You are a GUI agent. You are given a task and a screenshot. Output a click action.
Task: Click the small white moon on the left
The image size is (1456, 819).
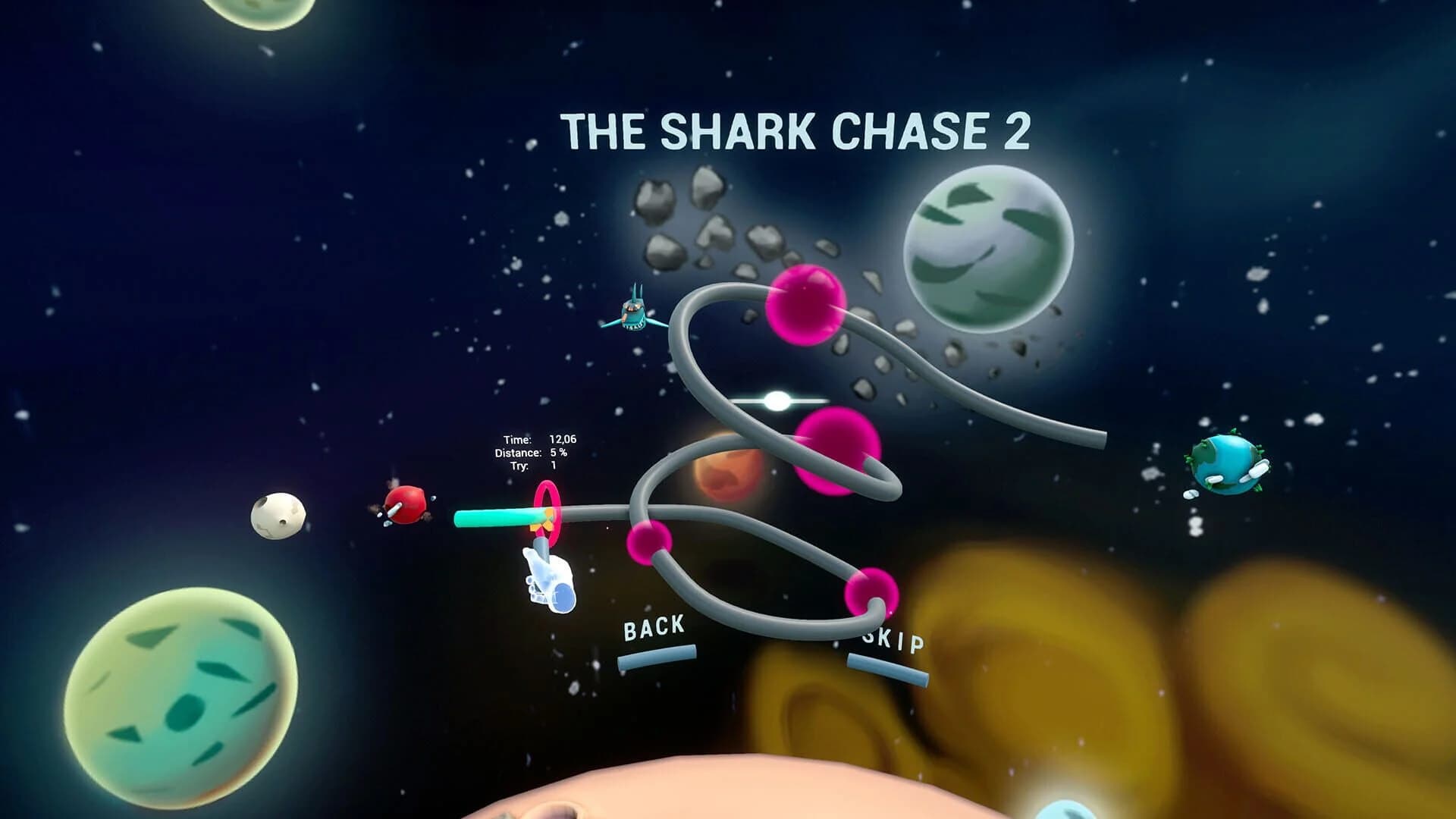click(x=278, y=516)
